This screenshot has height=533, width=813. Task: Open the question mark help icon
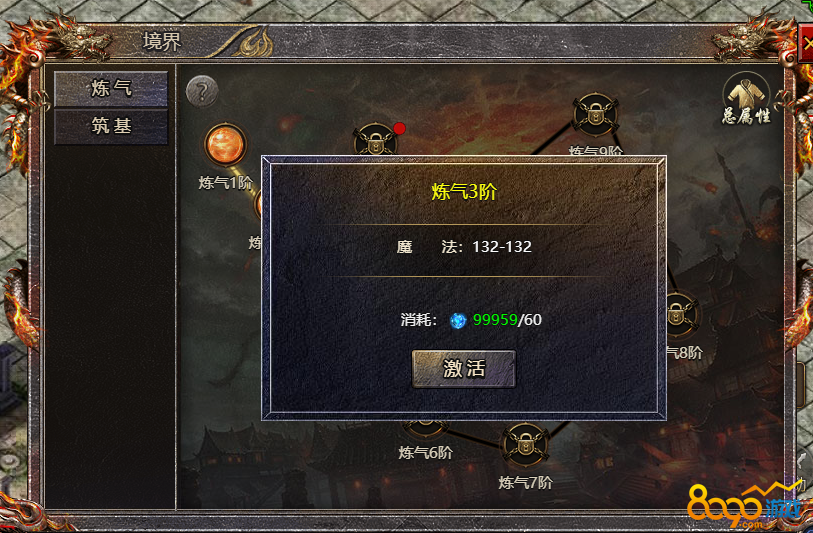202,92
